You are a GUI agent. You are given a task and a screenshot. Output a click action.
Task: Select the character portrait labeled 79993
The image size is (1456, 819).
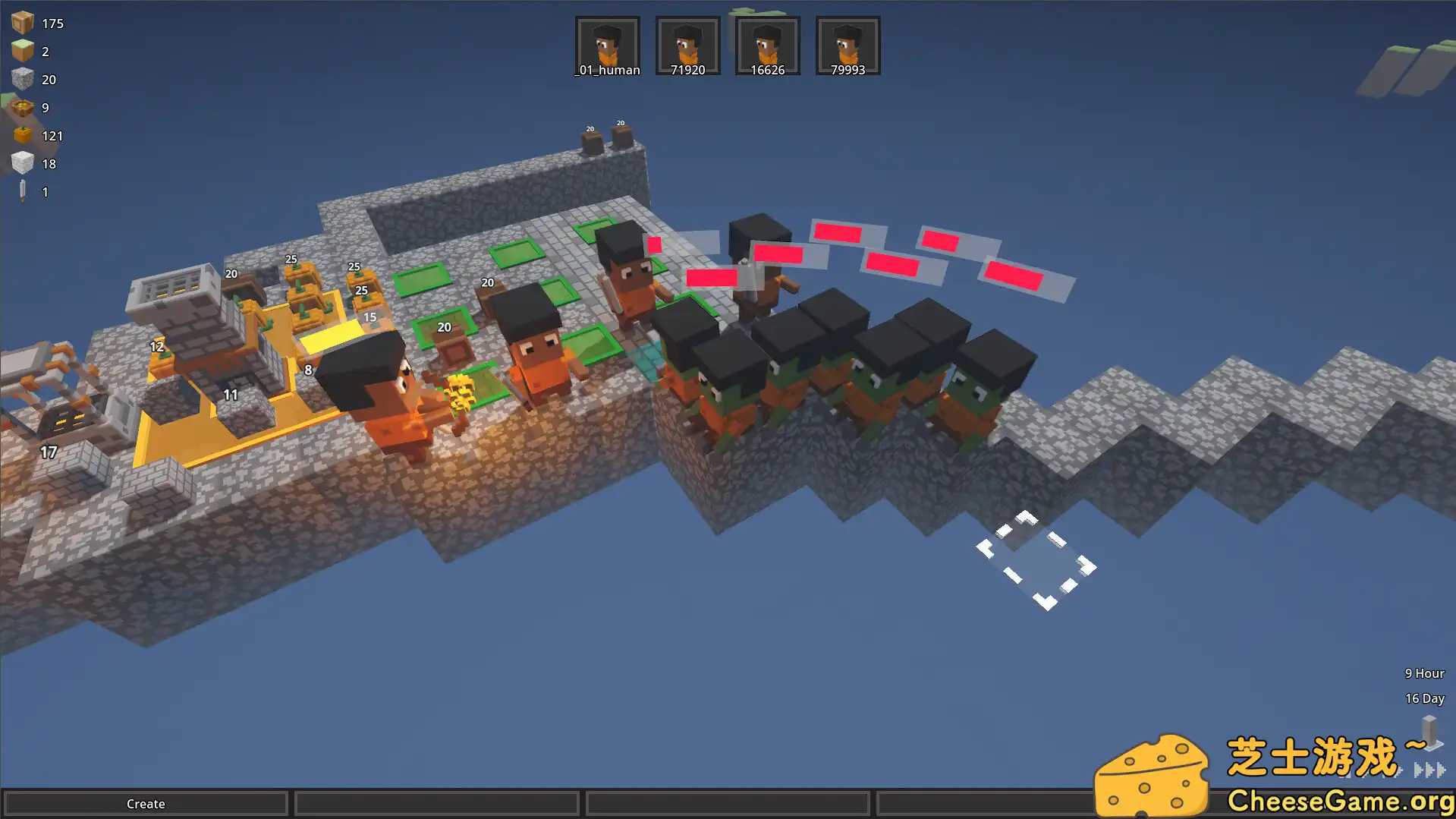(847, 44)
